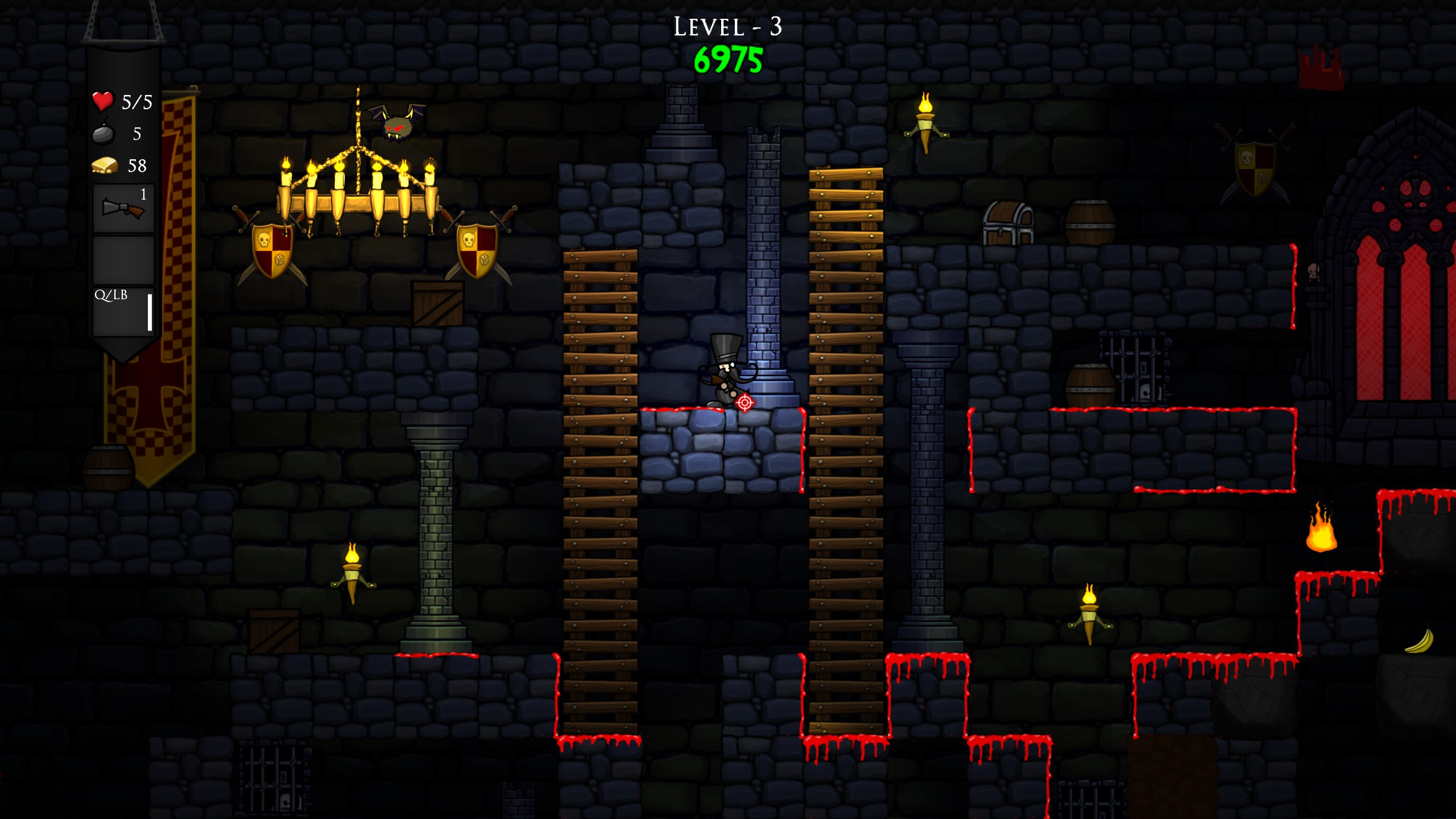The width and height of the screenshot is (1456, 819).
Task: Click the bomb icon in the HUD
Action: point(104,133)
